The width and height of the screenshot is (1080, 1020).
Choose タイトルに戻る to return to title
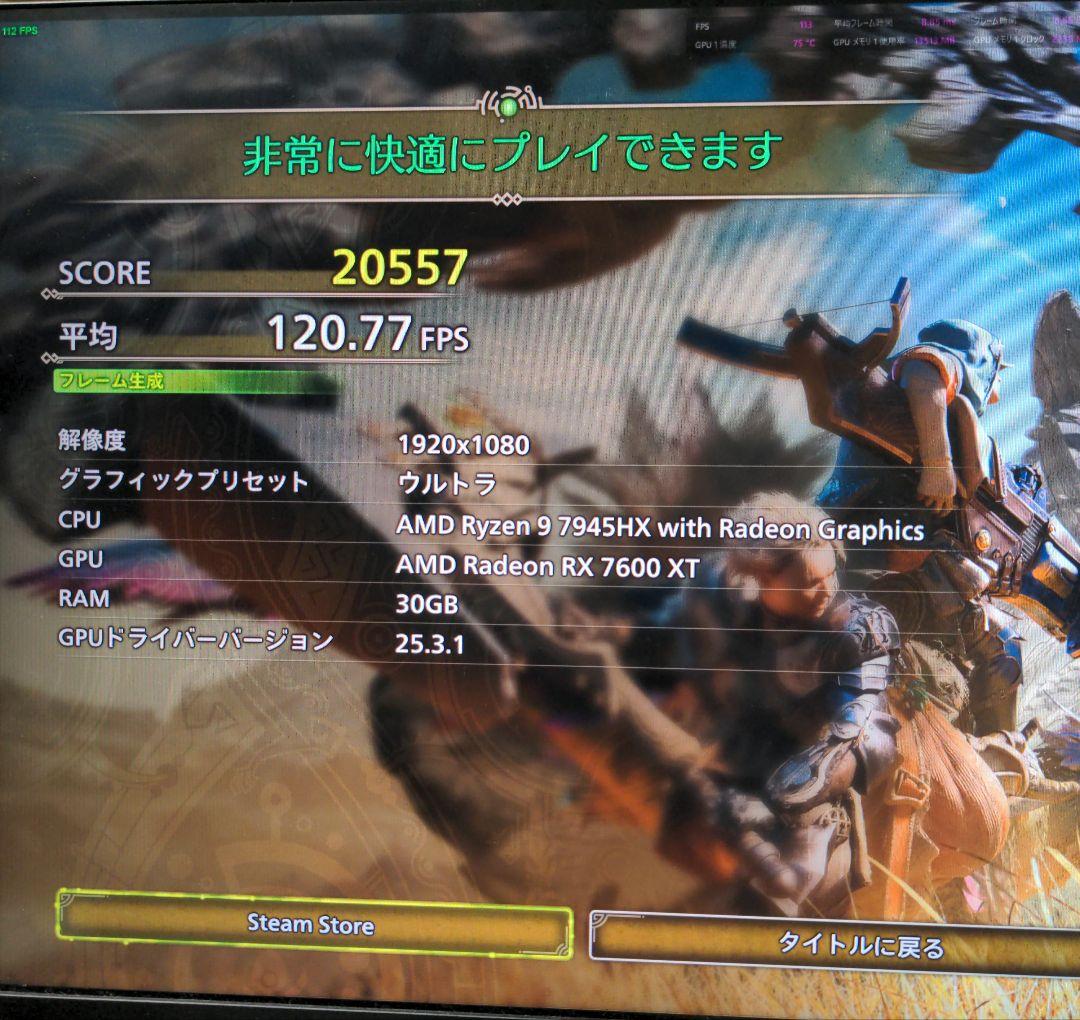click(x=858, y=945)
